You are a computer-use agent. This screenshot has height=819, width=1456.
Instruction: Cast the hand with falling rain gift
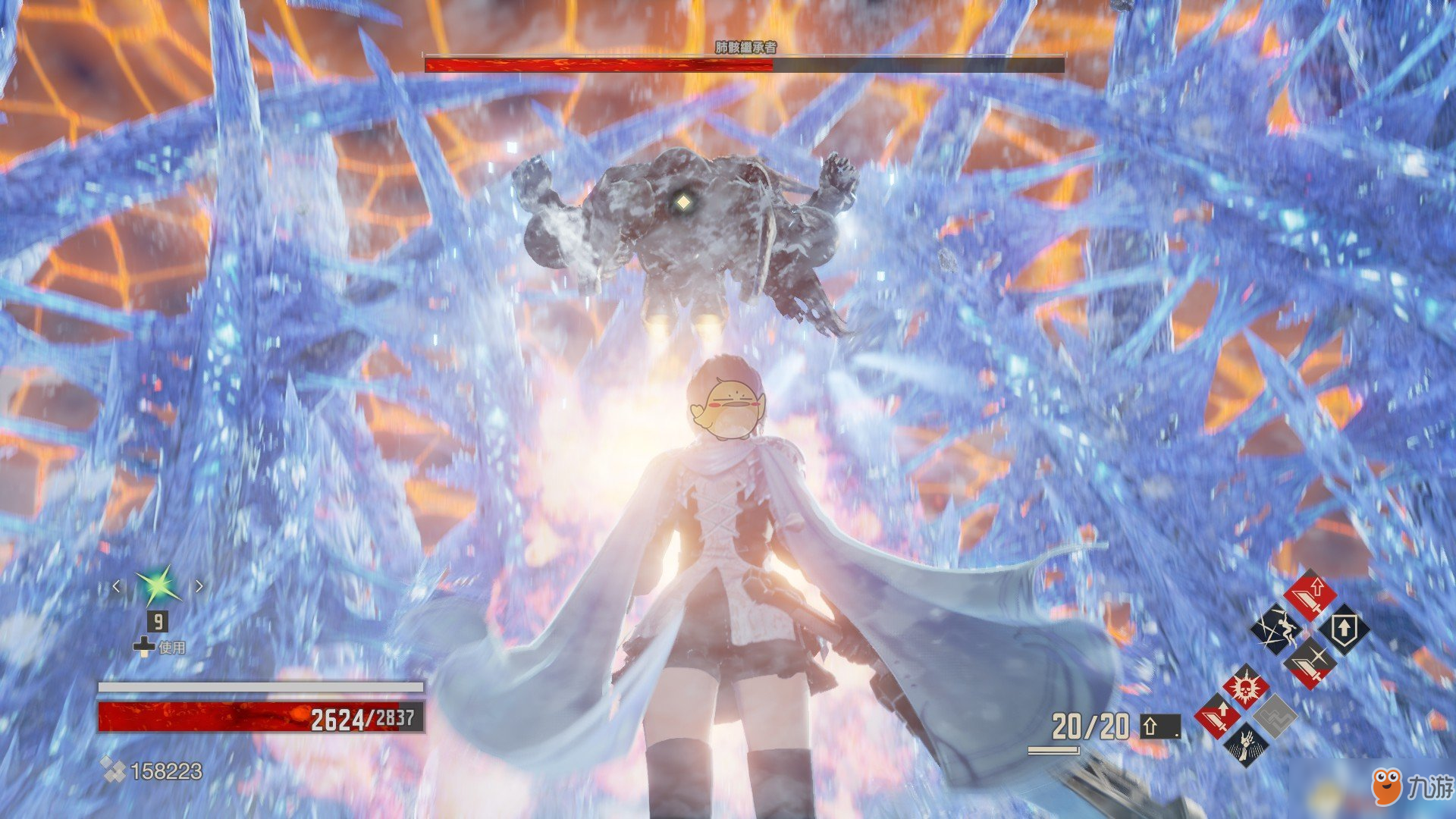pos(1244,743)
